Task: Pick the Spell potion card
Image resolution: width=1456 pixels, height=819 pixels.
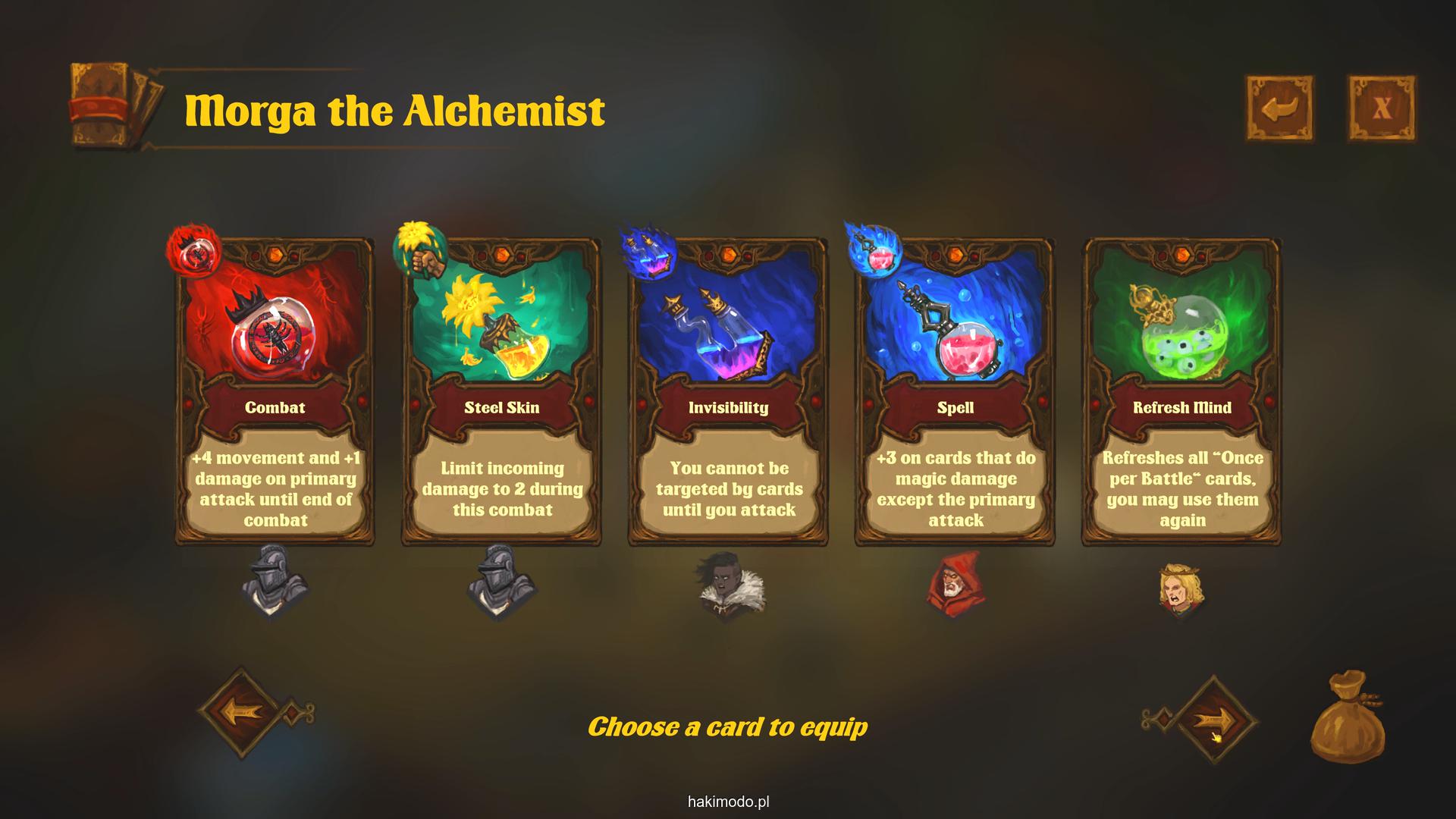Action: (x=955, y=391)
